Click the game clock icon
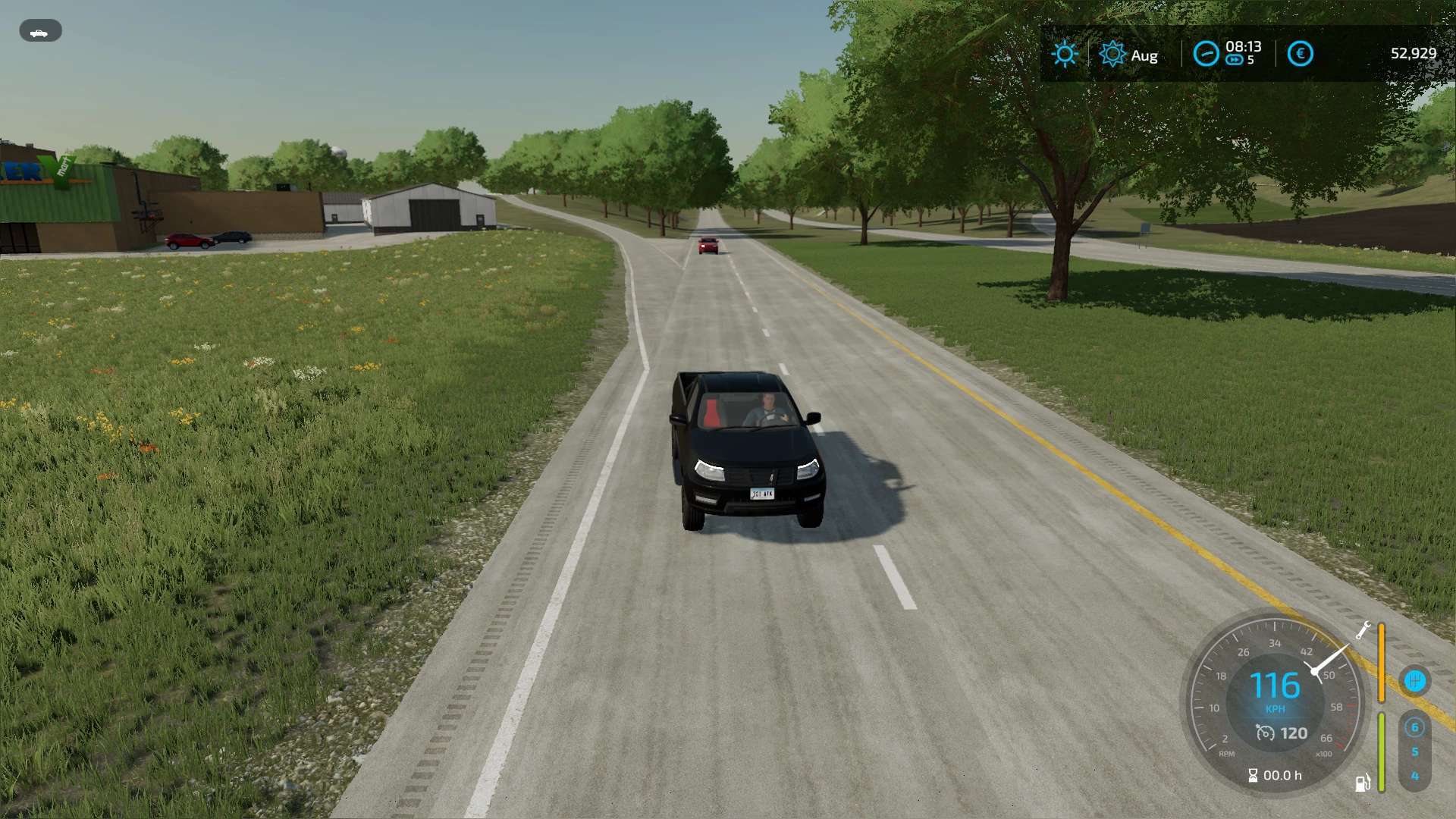 1206,54
